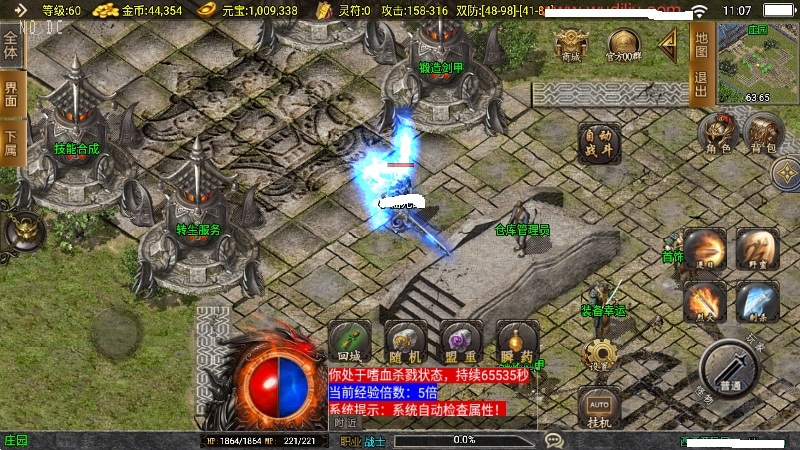The image size is (800, 450).
Task: Select the 全体 chat channel tab
Action: [x=11, y=47]
